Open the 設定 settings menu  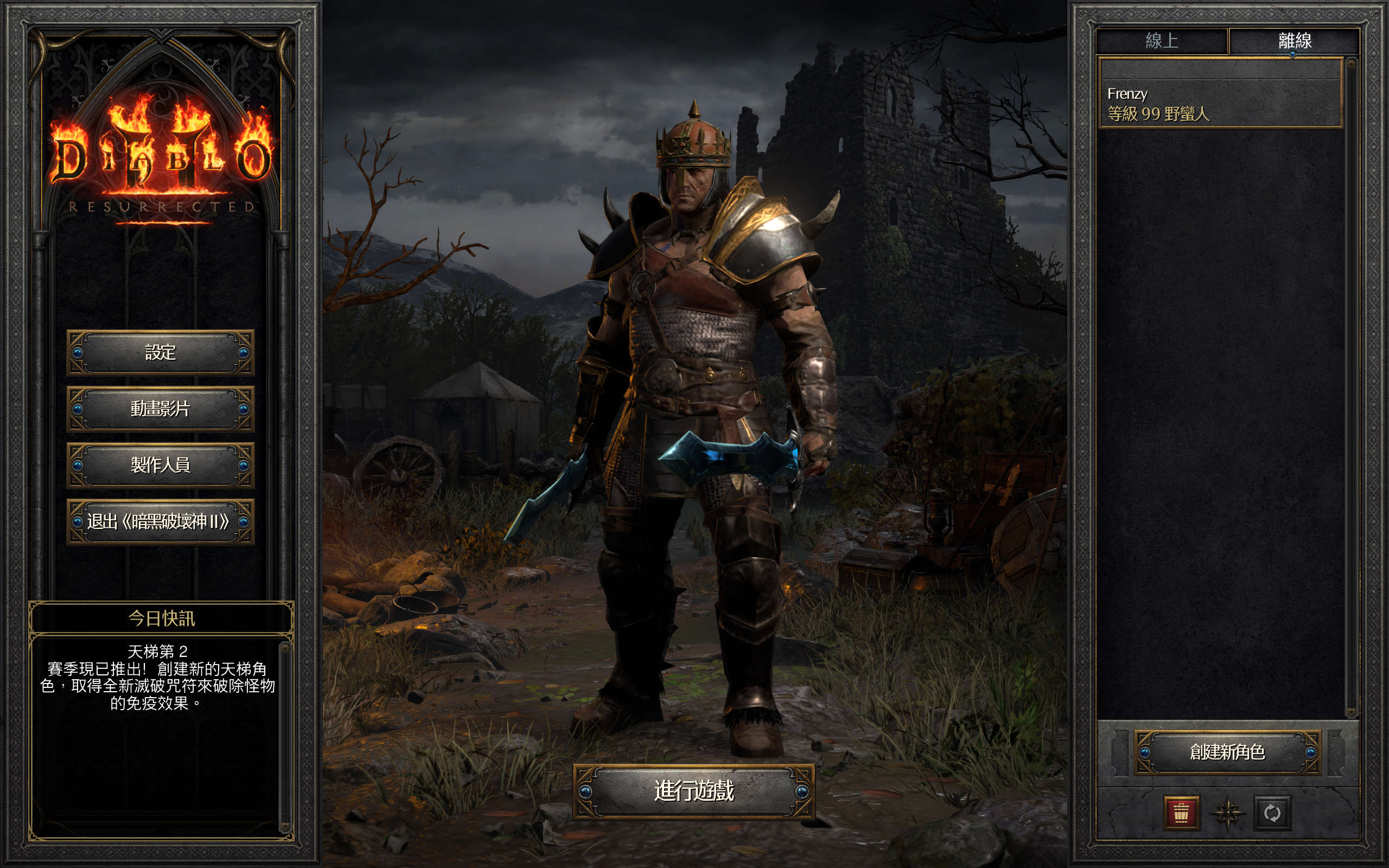pyautogui.click(x=160, y=352)
